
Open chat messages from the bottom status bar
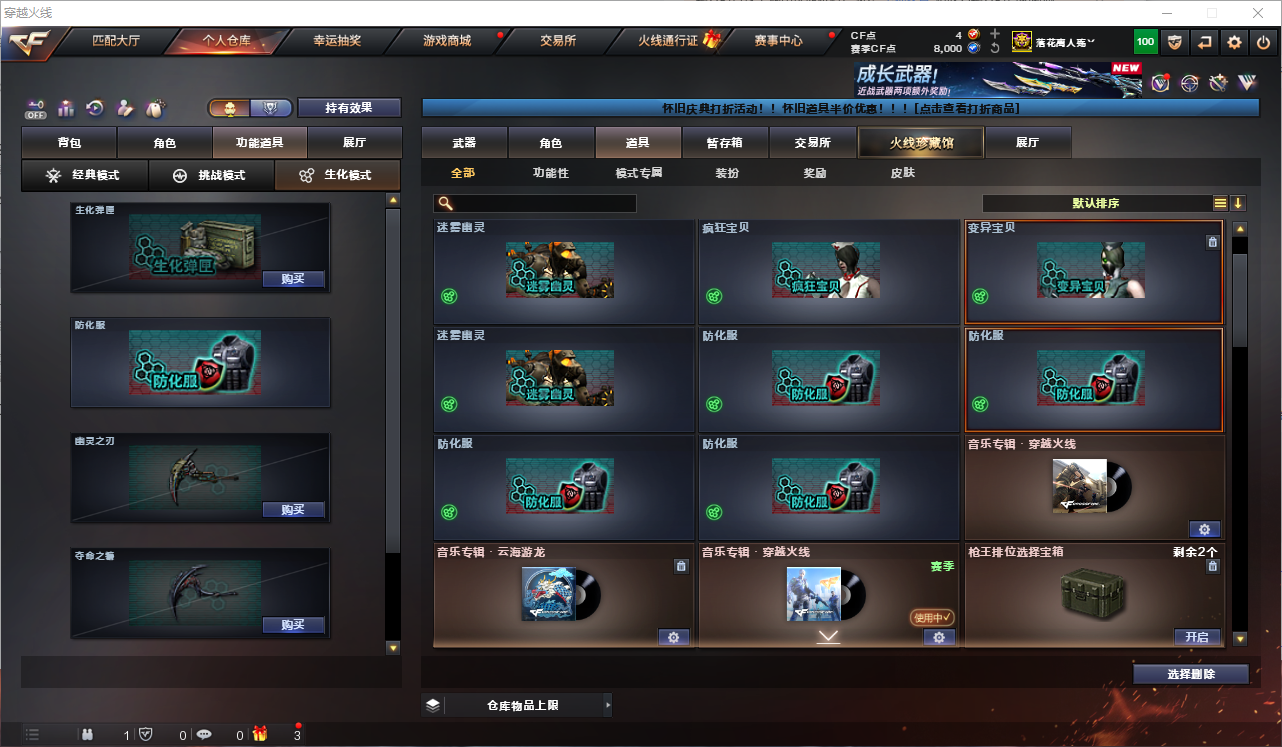tap(203, 734)
